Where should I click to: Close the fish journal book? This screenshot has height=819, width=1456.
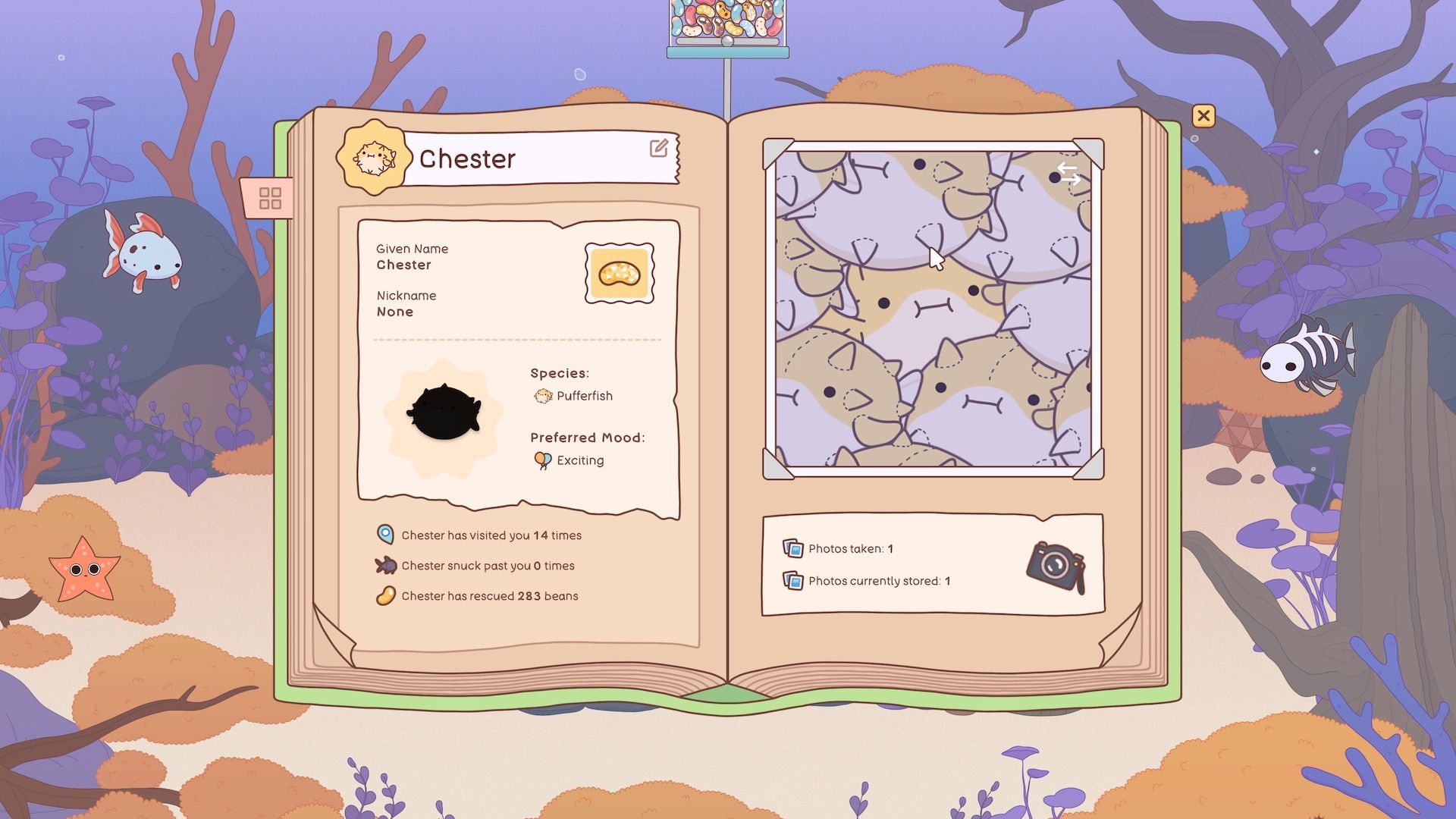point(1203,116)
